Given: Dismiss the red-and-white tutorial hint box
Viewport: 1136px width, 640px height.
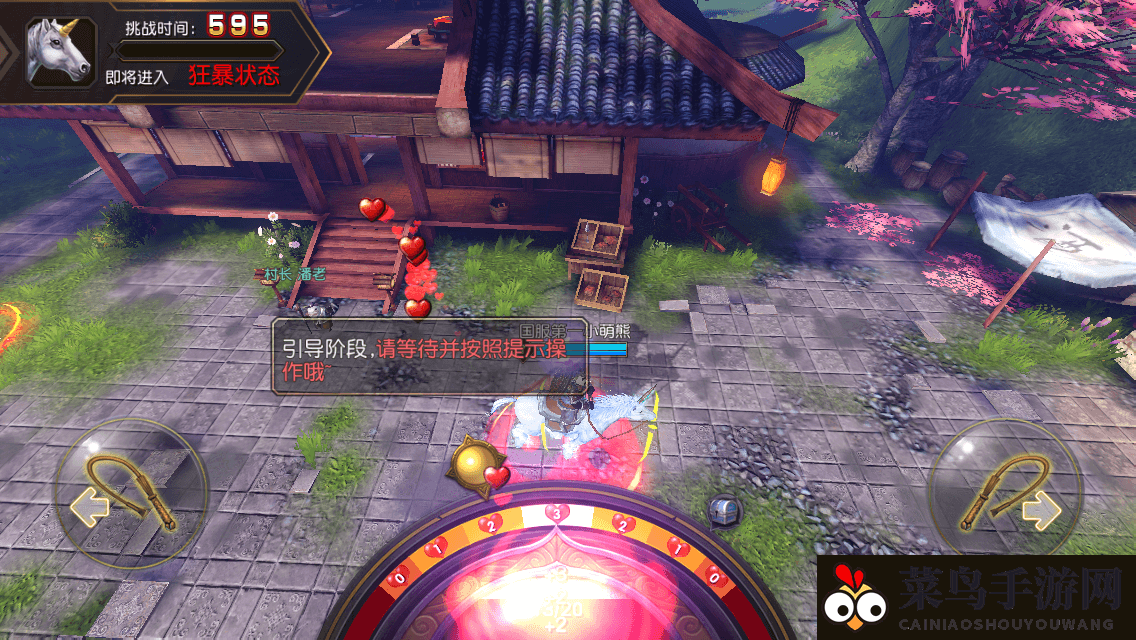Looking at the screenshot, I should pos(430,356).
